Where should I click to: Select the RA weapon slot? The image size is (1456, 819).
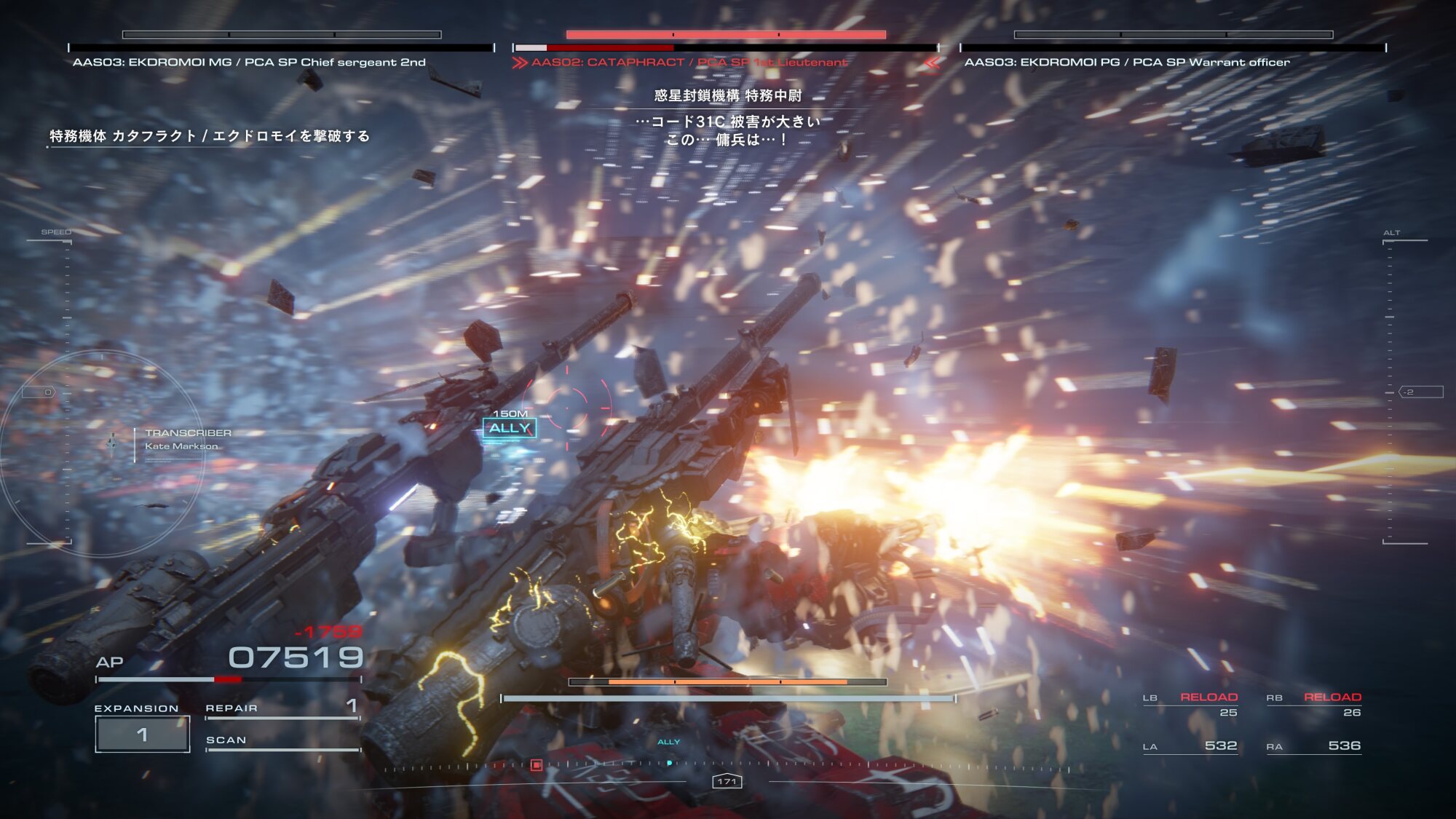1314,746
